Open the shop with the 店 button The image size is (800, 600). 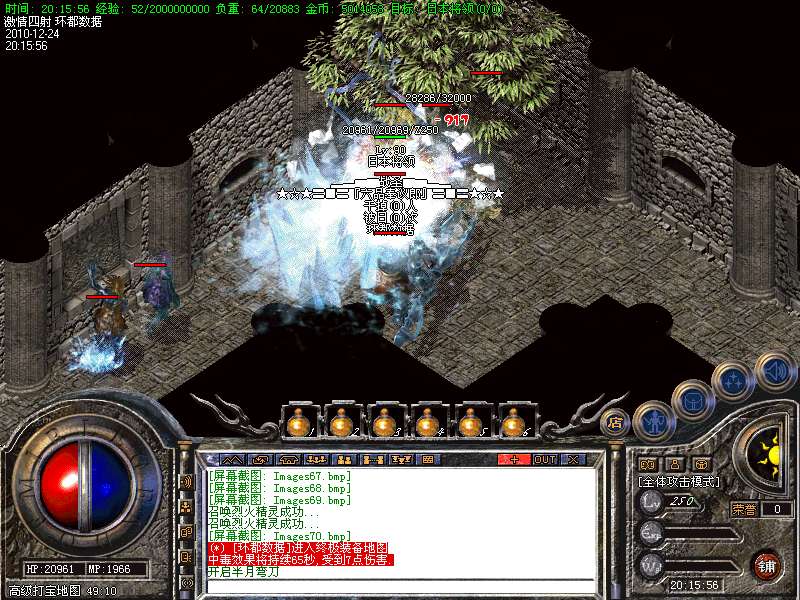613,422
